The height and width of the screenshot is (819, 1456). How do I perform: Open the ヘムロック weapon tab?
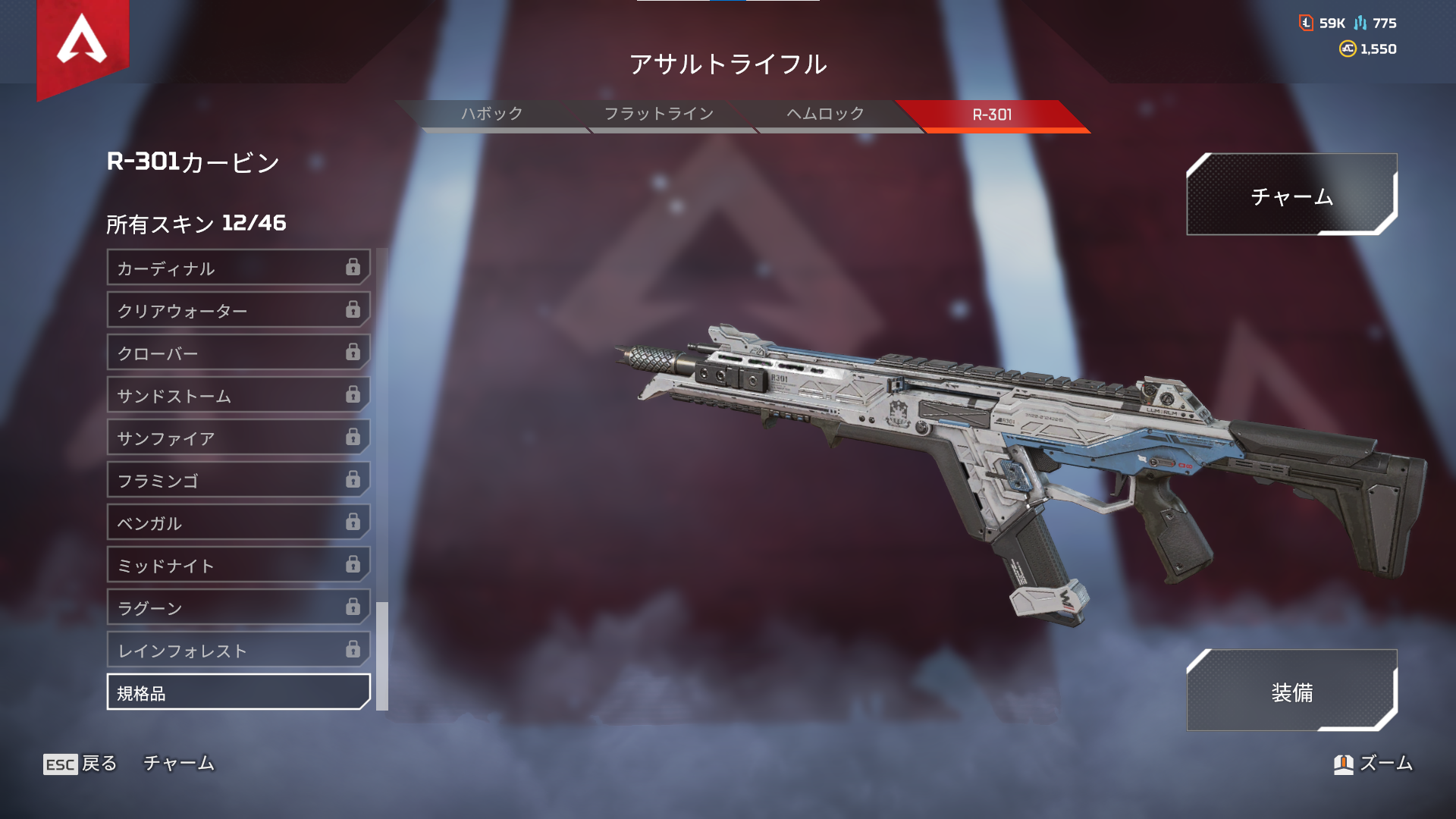click(824, 115)
